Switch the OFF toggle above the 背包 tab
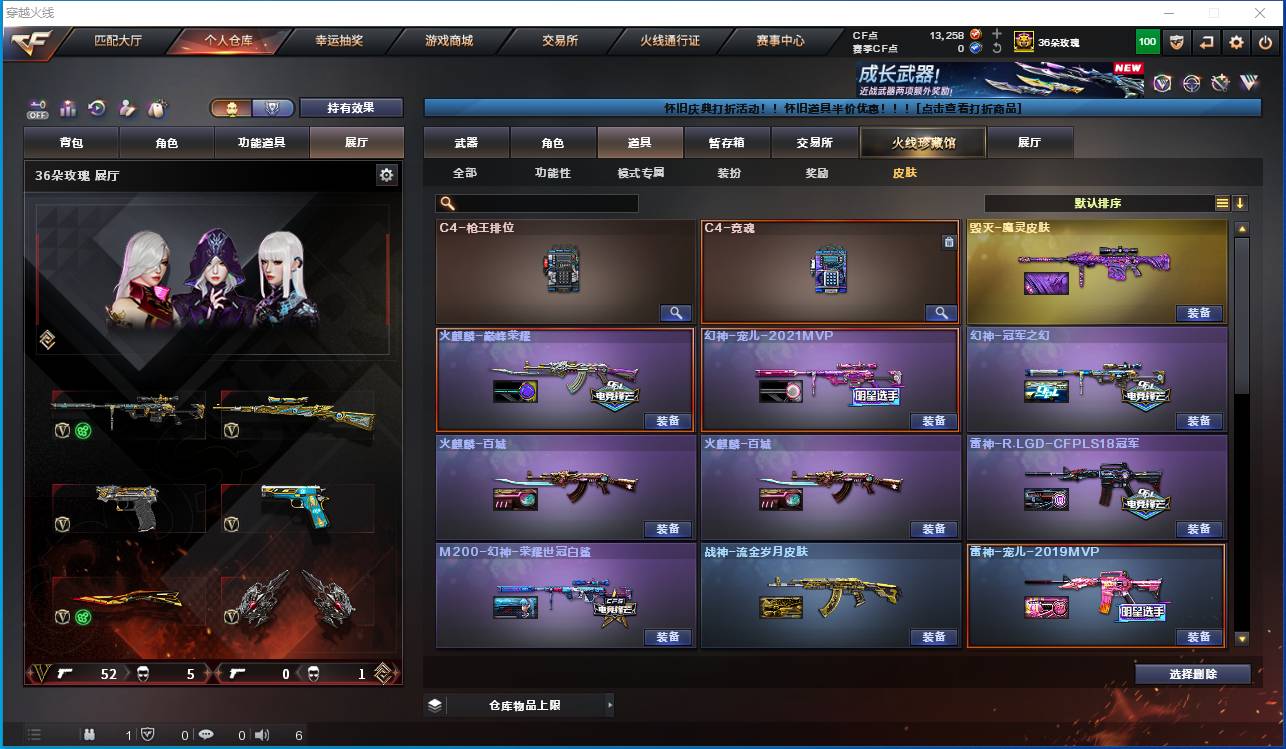This screenshot has height=749, width=1286. (x=38, y=108)
